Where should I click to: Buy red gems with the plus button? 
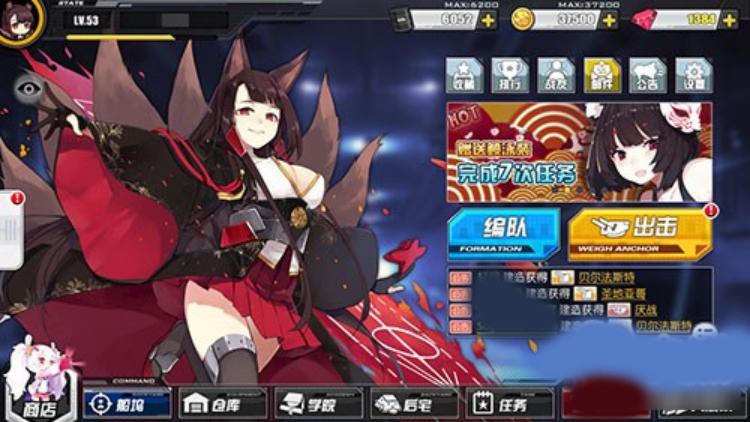[x=731, y=20]
